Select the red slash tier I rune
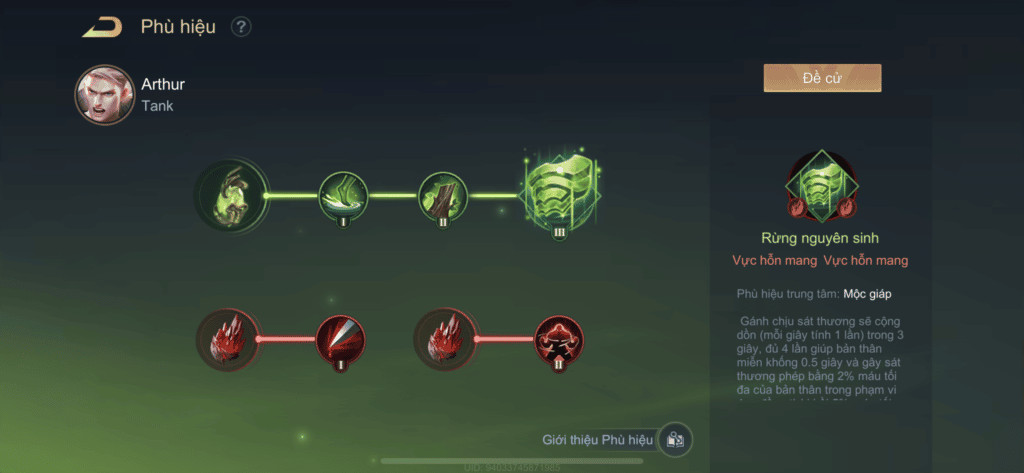The width and height of the screenshot is (1024, 473). [341, 340]
